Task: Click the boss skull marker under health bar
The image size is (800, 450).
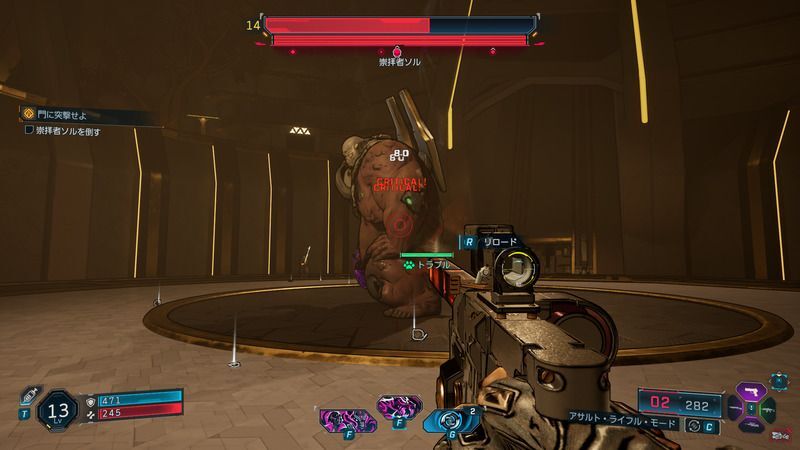Action: pos(397,50)
